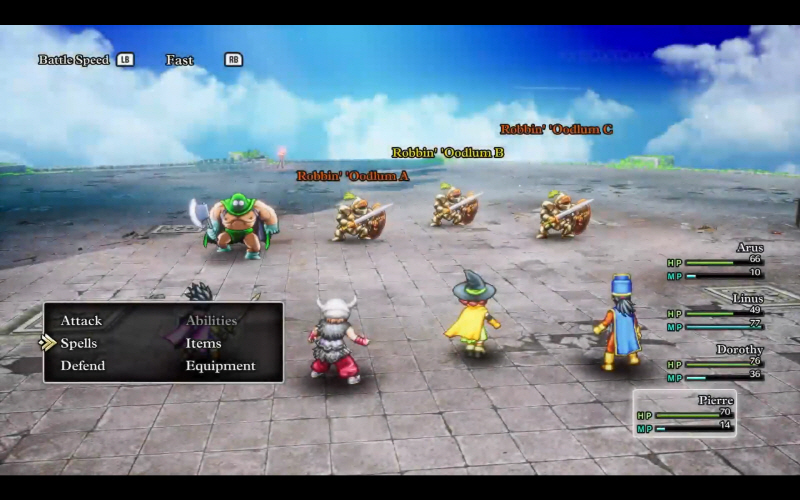Open the Items menu option

[203, 343]
